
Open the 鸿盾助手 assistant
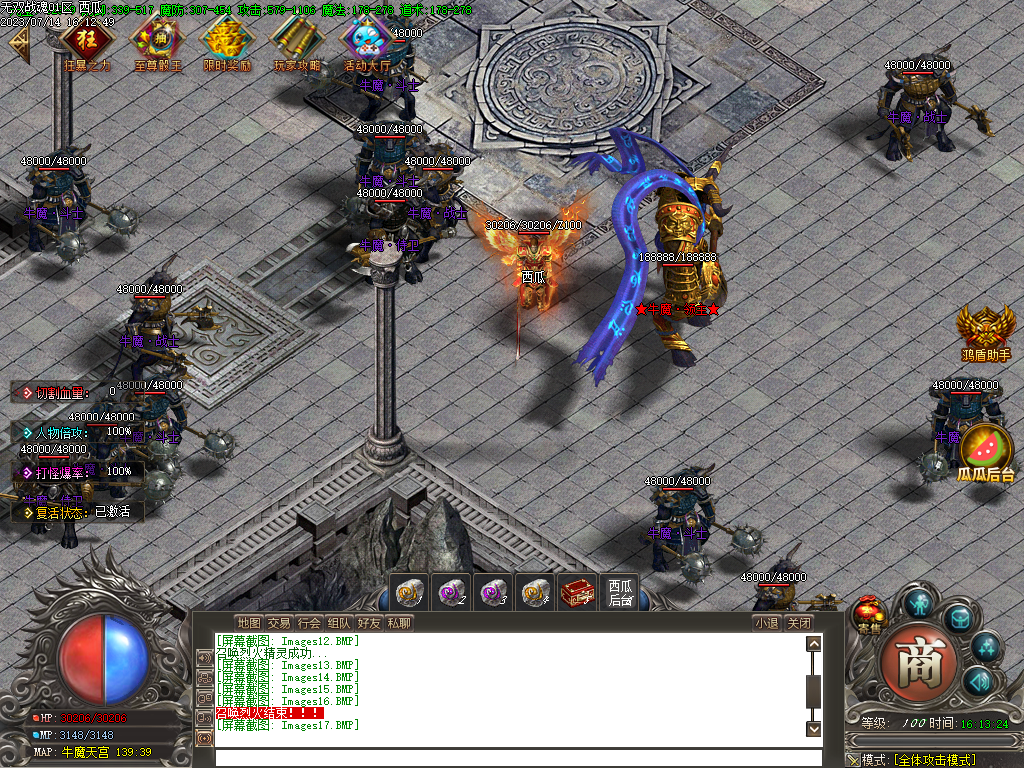tap(986, 330)
